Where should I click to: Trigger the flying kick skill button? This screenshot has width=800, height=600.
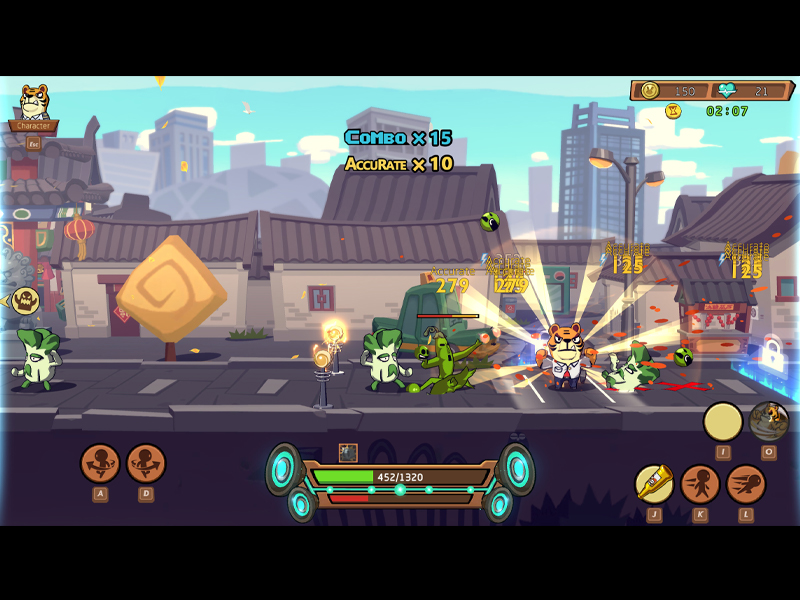click(746, 484)
